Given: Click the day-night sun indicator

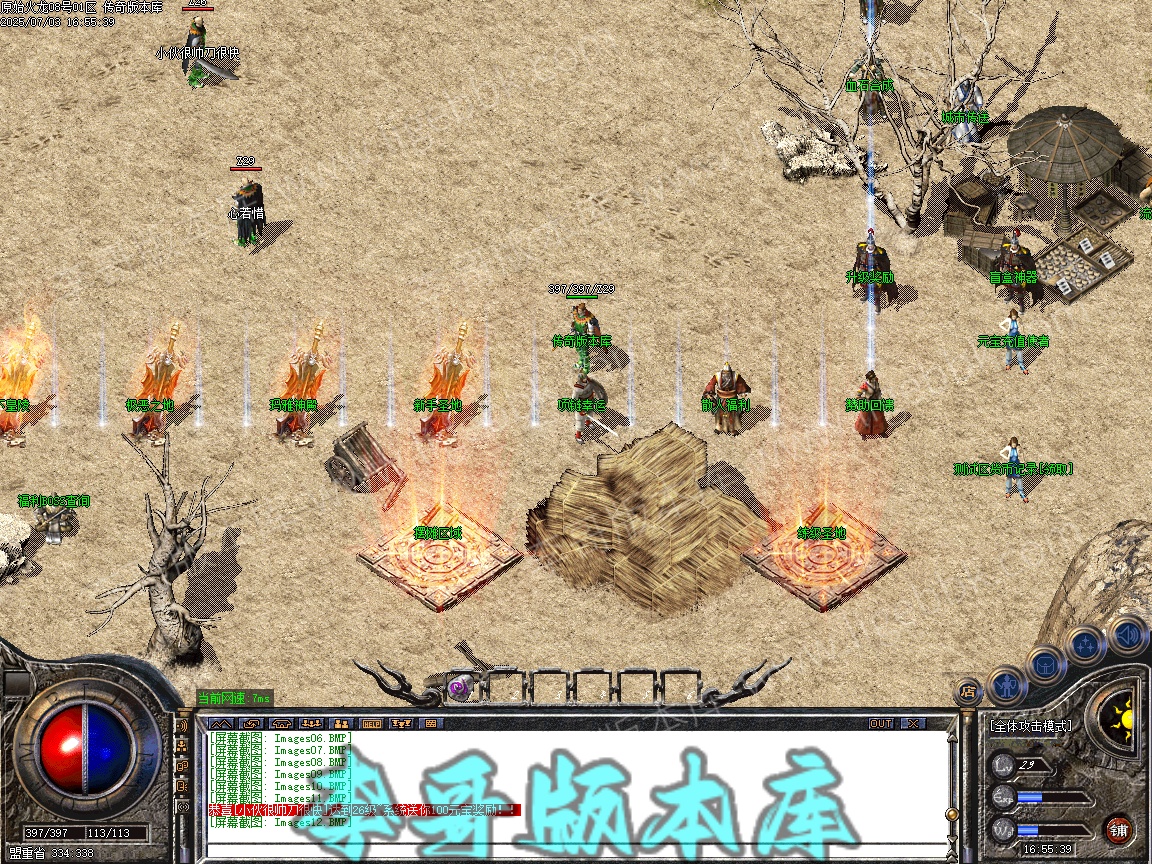Looking at the screenshot, I should click(1119, 715).
